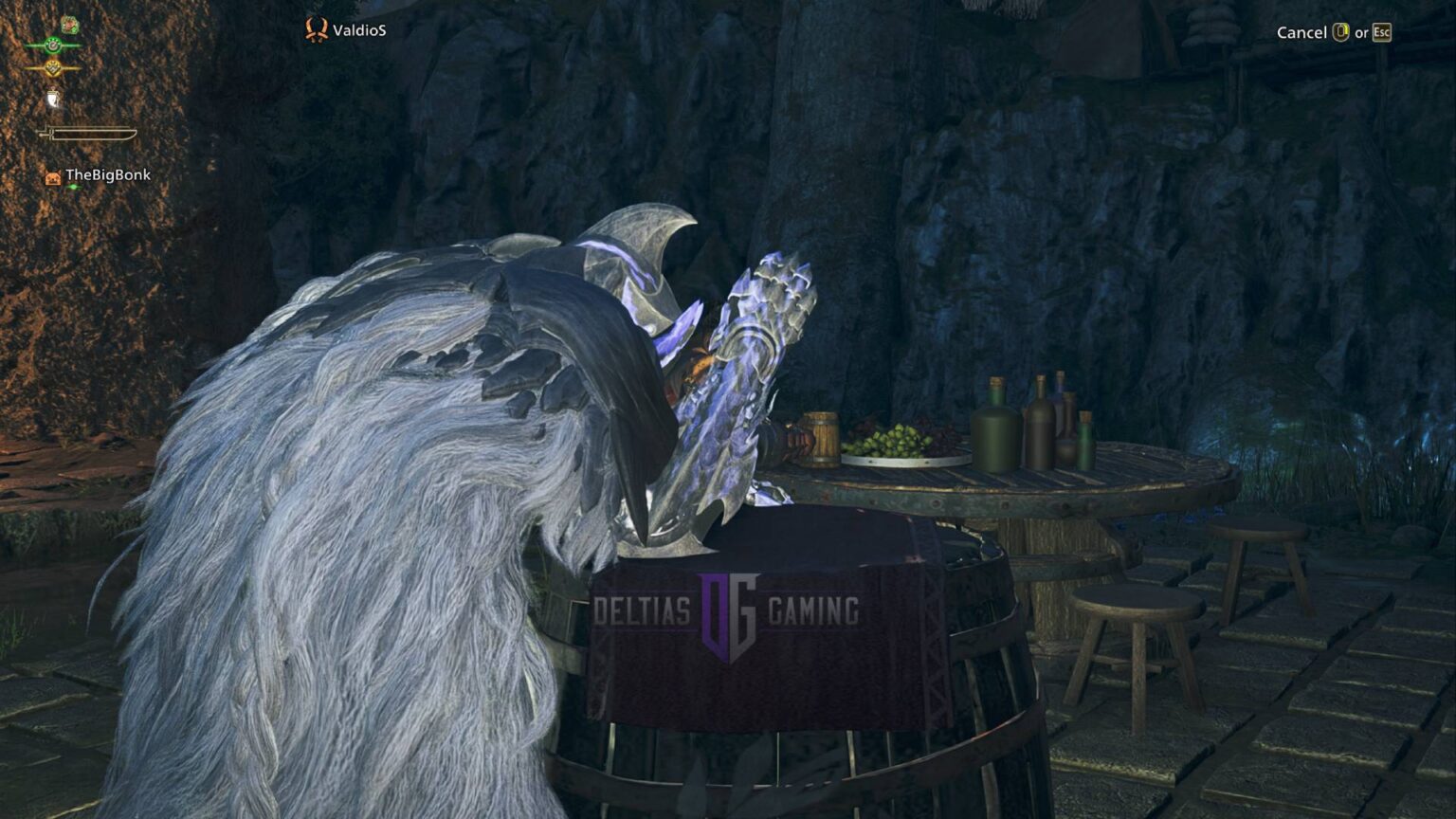Image resolution: width=1456 pixels, height=819 pixels.
Task: Click the Great Sword hilt crossguard
Action: [x=51, y=132]
